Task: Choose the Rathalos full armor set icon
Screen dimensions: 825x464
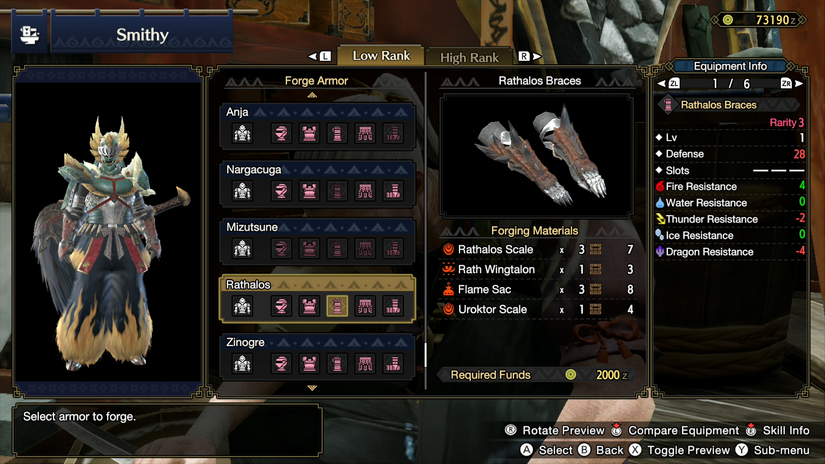Action: tap(241, 306)
